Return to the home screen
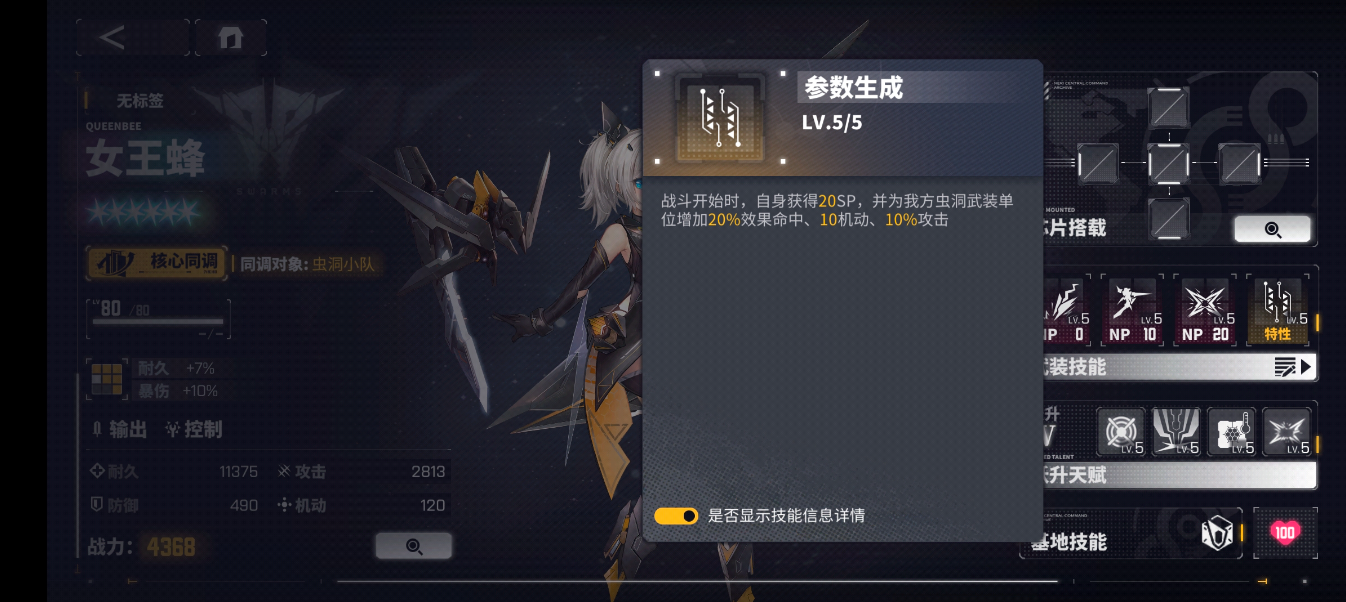Image resolution: width=1346 pixels, height=602 pixels. tap(231, 38)
